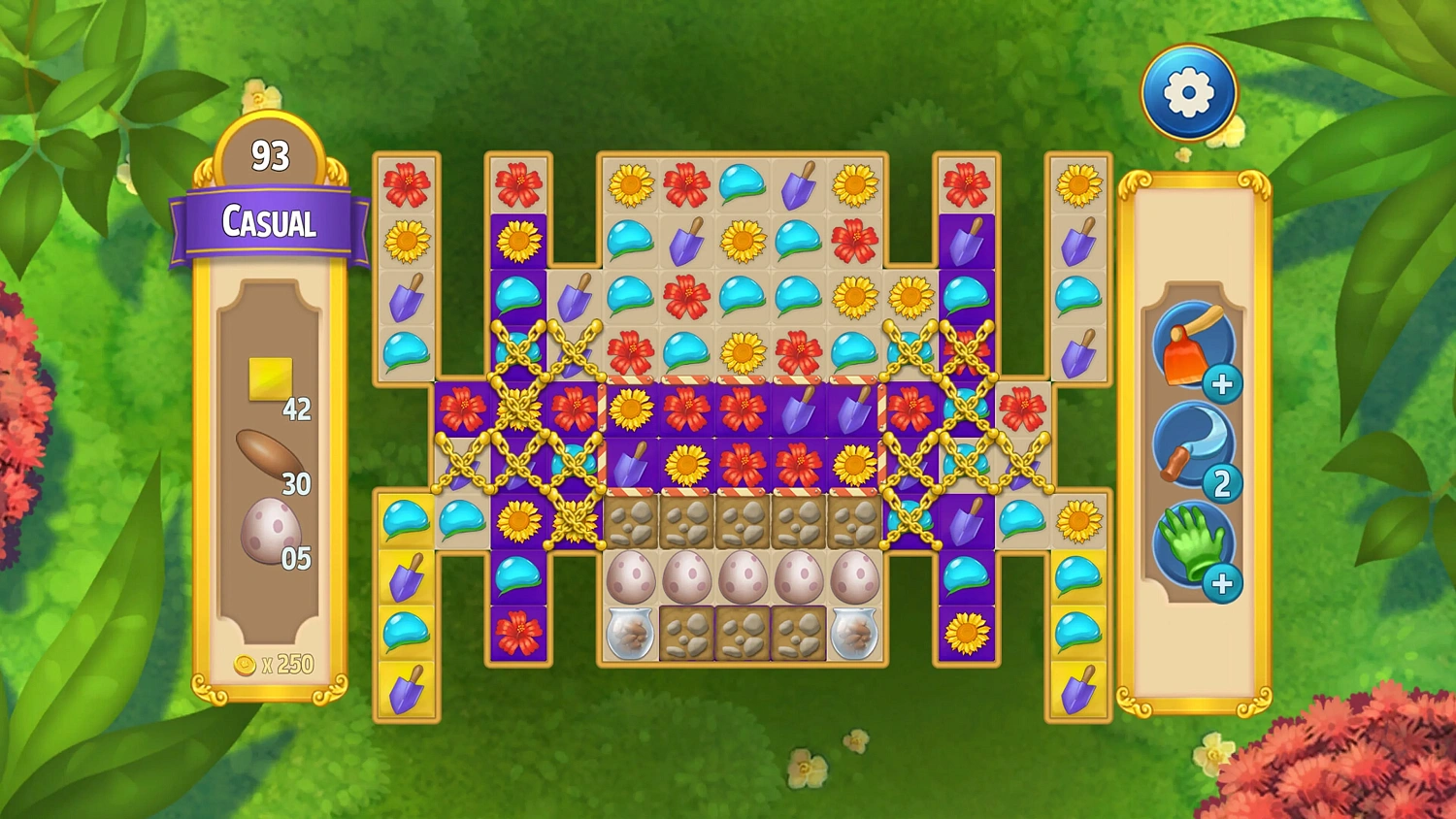The image size is (1456, 819).
Task: Click the plus under the glove booster
Action: click(x=1222, y=582)
